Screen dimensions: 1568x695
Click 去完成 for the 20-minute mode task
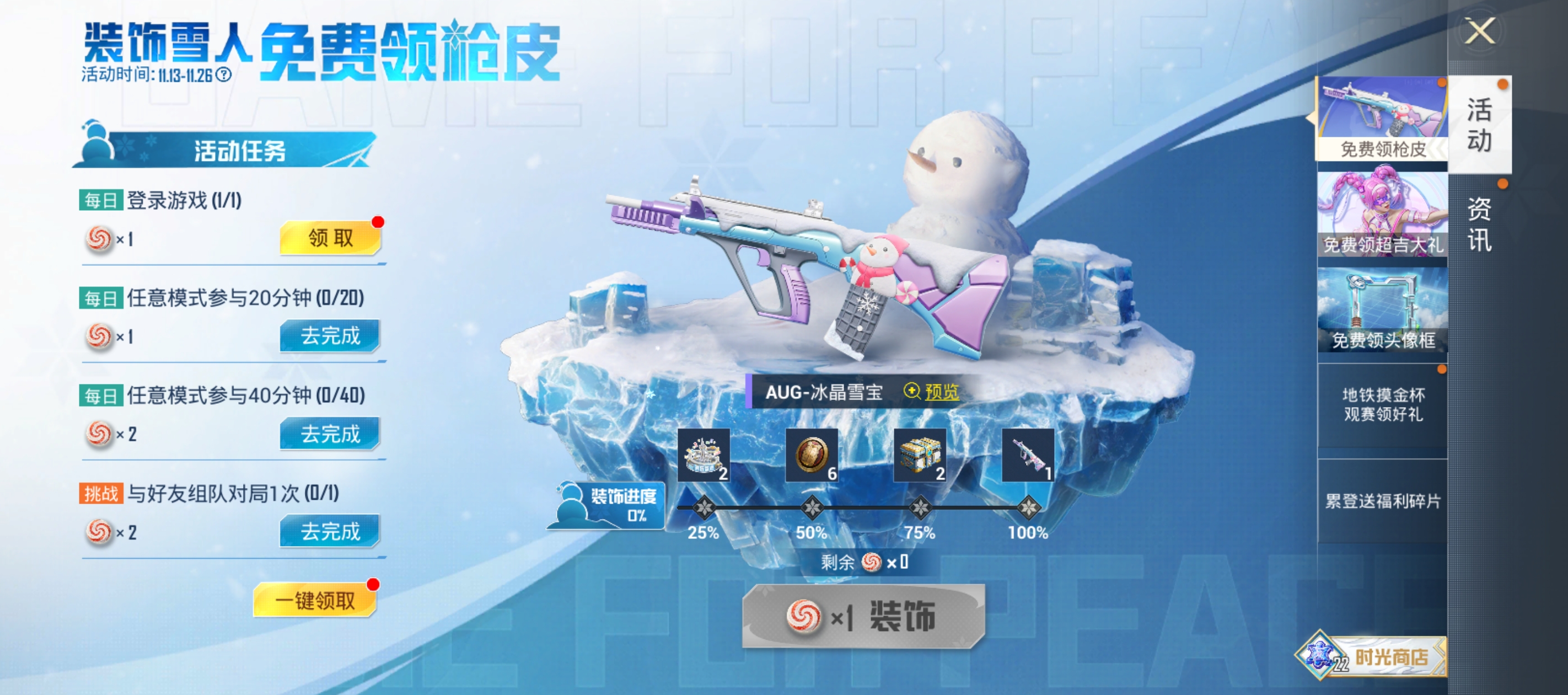tap(329, 335)
